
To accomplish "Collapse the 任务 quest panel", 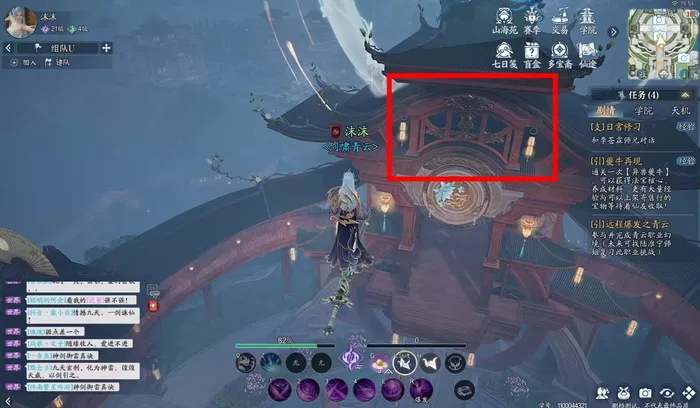I will click(683, 95).
